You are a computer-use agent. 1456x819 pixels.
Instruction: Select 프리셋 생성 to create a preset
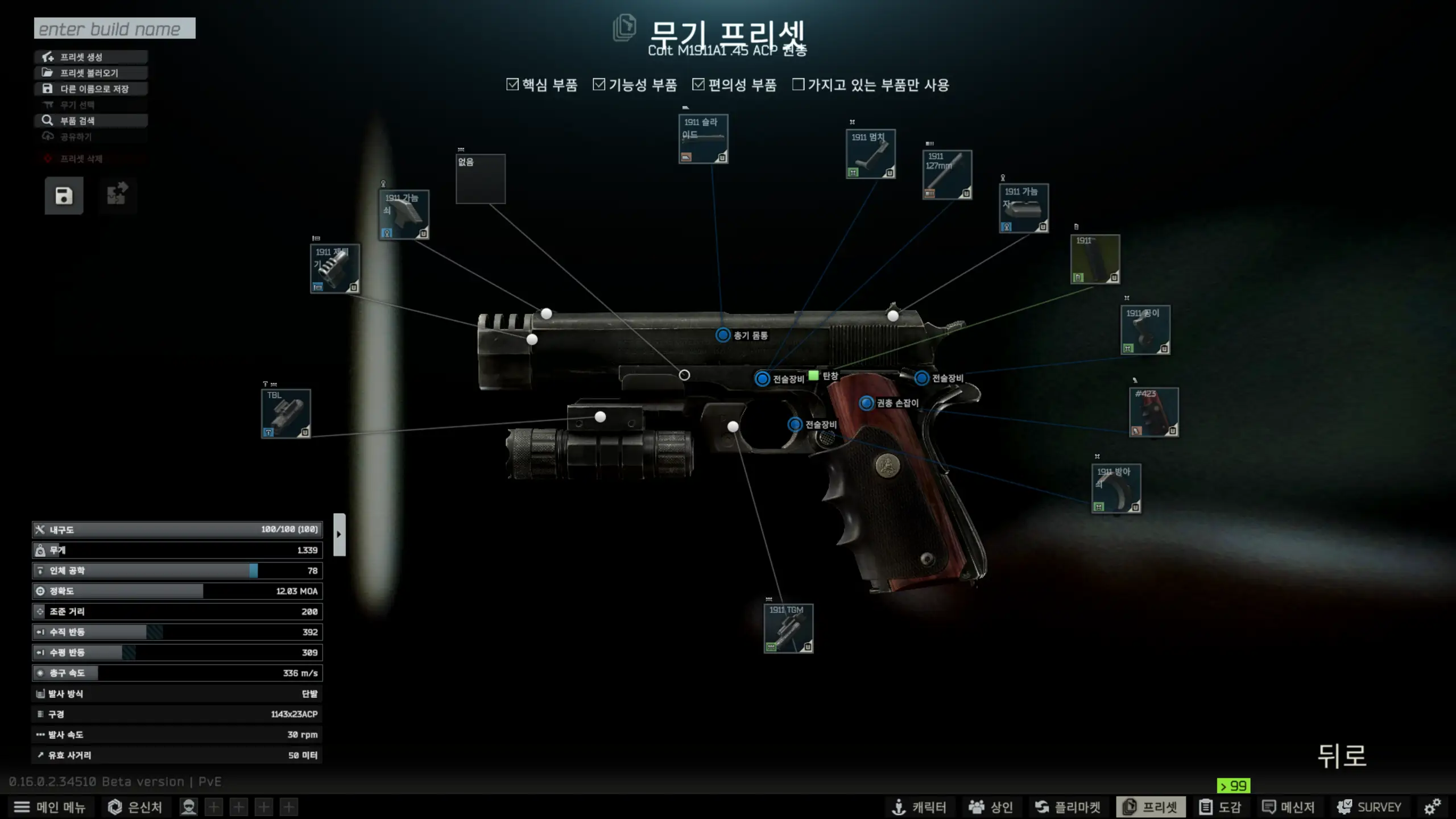pos(91,57)
